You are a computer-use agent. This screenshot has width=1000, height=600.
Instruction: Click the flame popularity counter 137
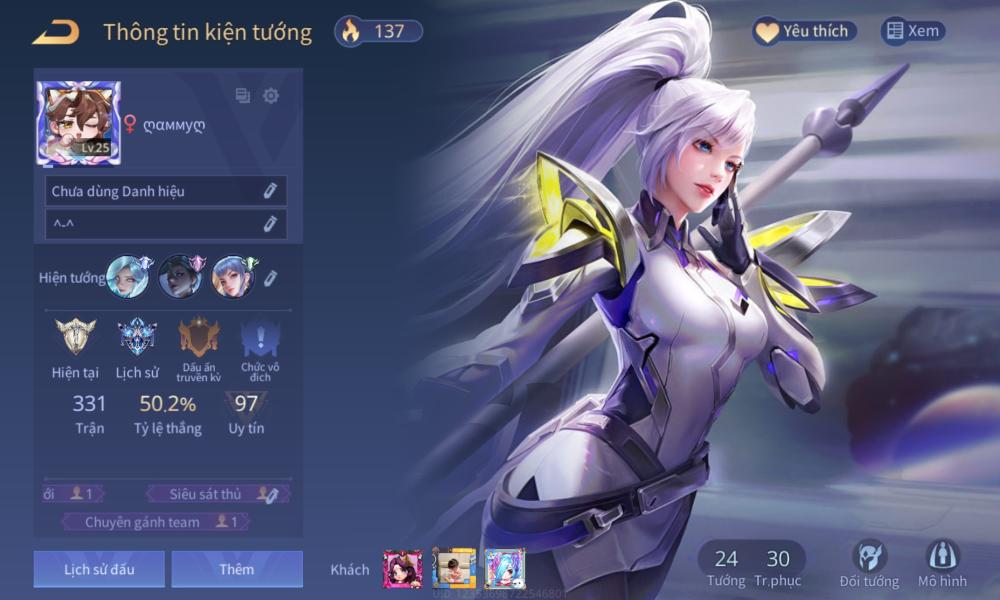pos(378,31)
